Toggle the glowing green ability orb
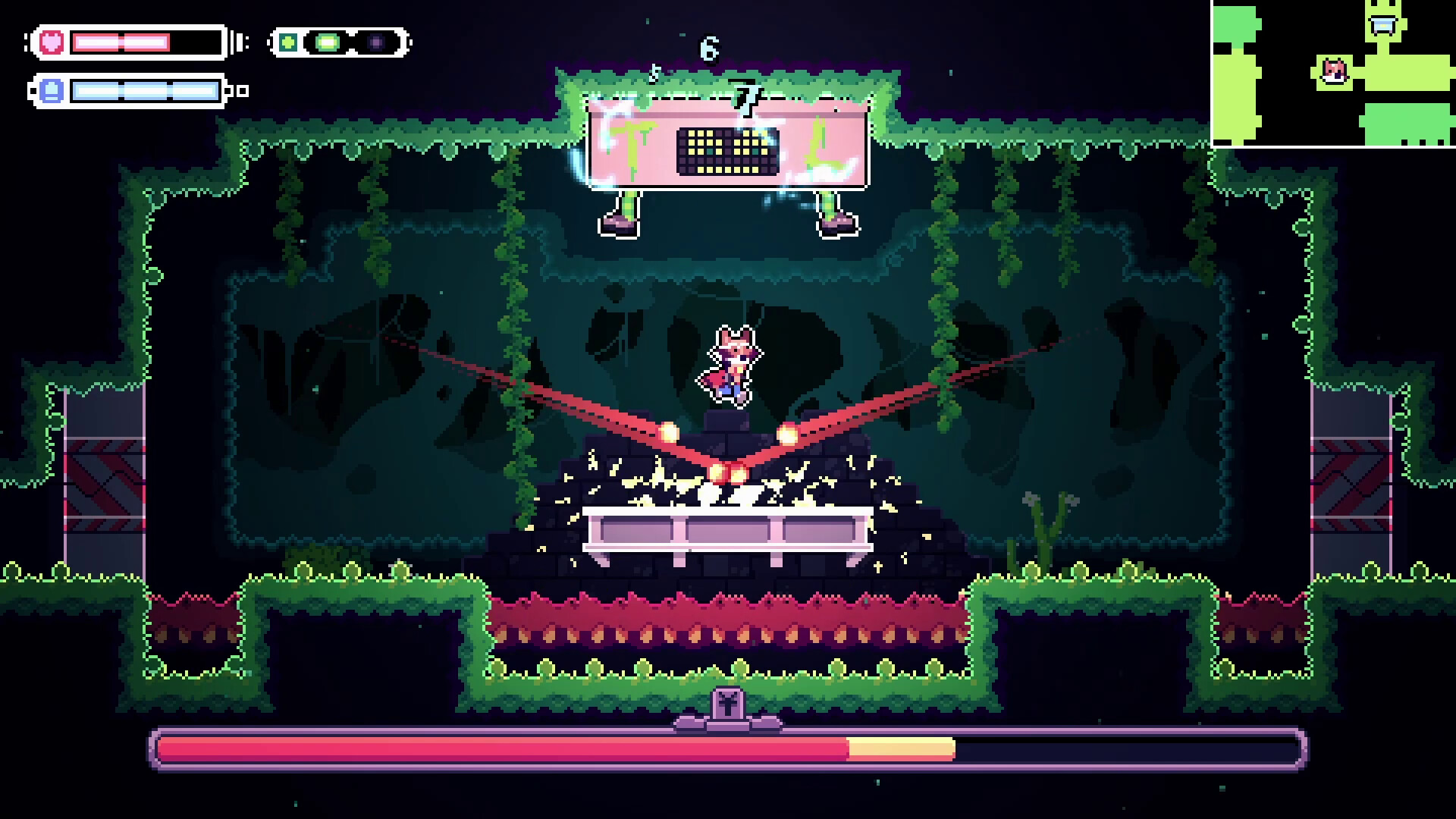1456x819 pixels. coord(327,44)
